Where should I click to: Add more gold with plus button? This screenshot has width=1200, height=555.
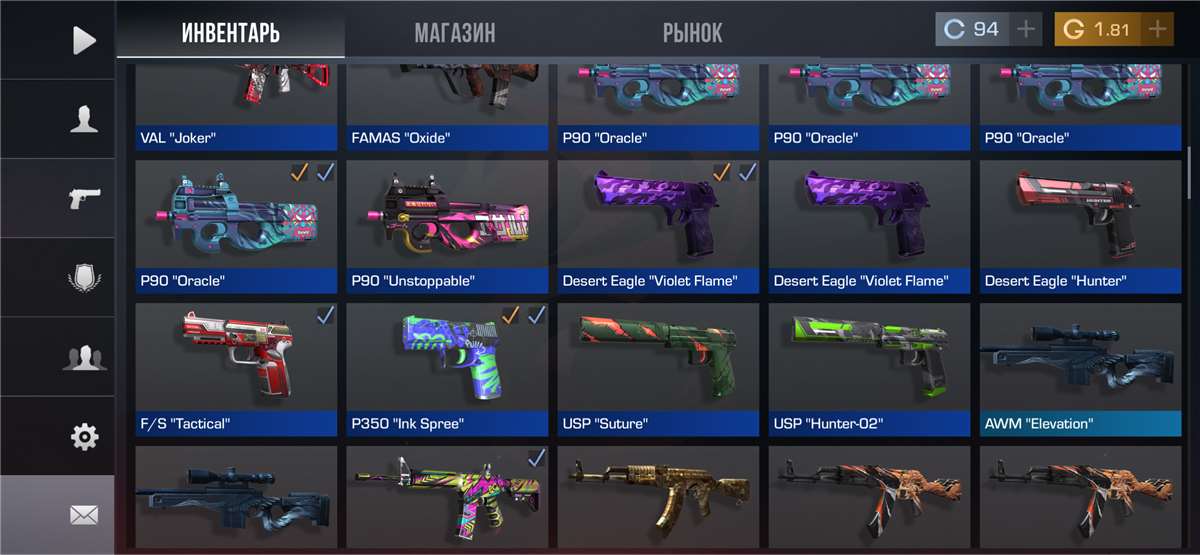[x=1157, y=29]
